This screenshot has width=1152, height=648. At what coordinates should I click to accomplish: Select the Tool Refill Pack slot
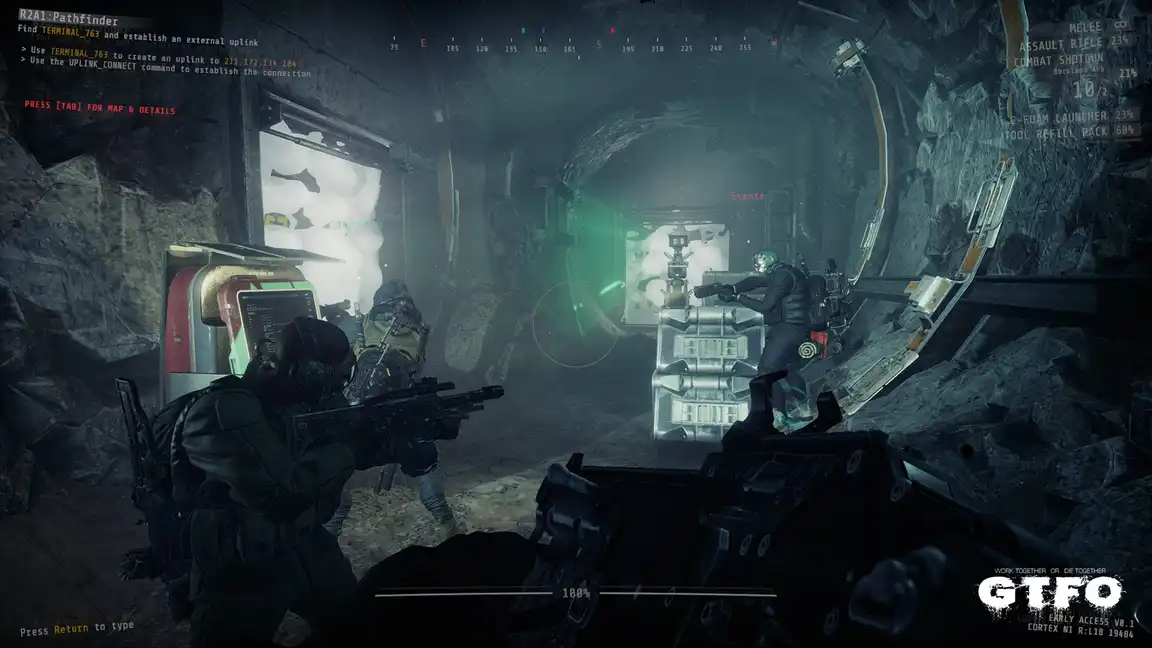(x=1074, y=130)
